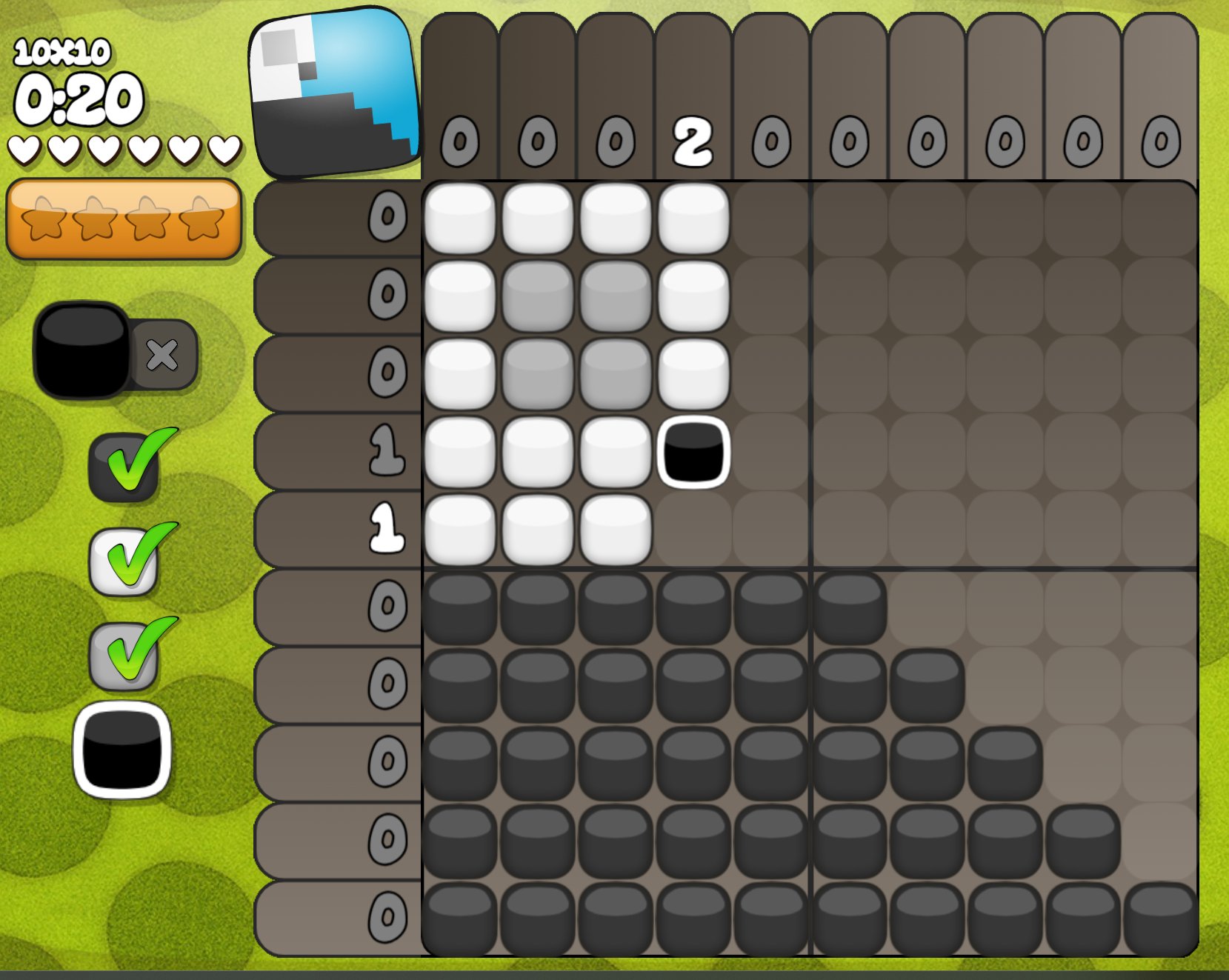Select the black color swatch in the palette

(x=122, y=750)
